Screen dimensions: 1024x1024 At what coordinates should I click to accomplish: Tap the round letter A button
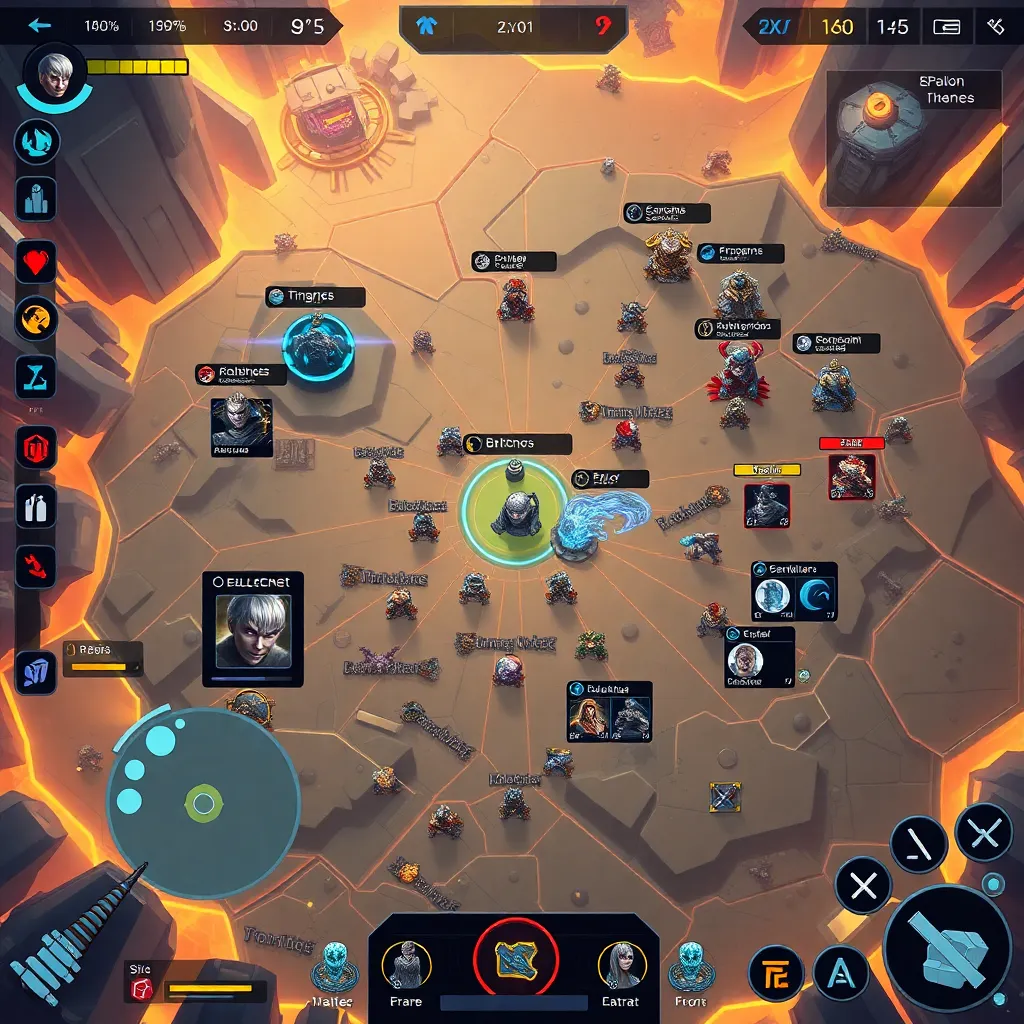click(840, 972)
